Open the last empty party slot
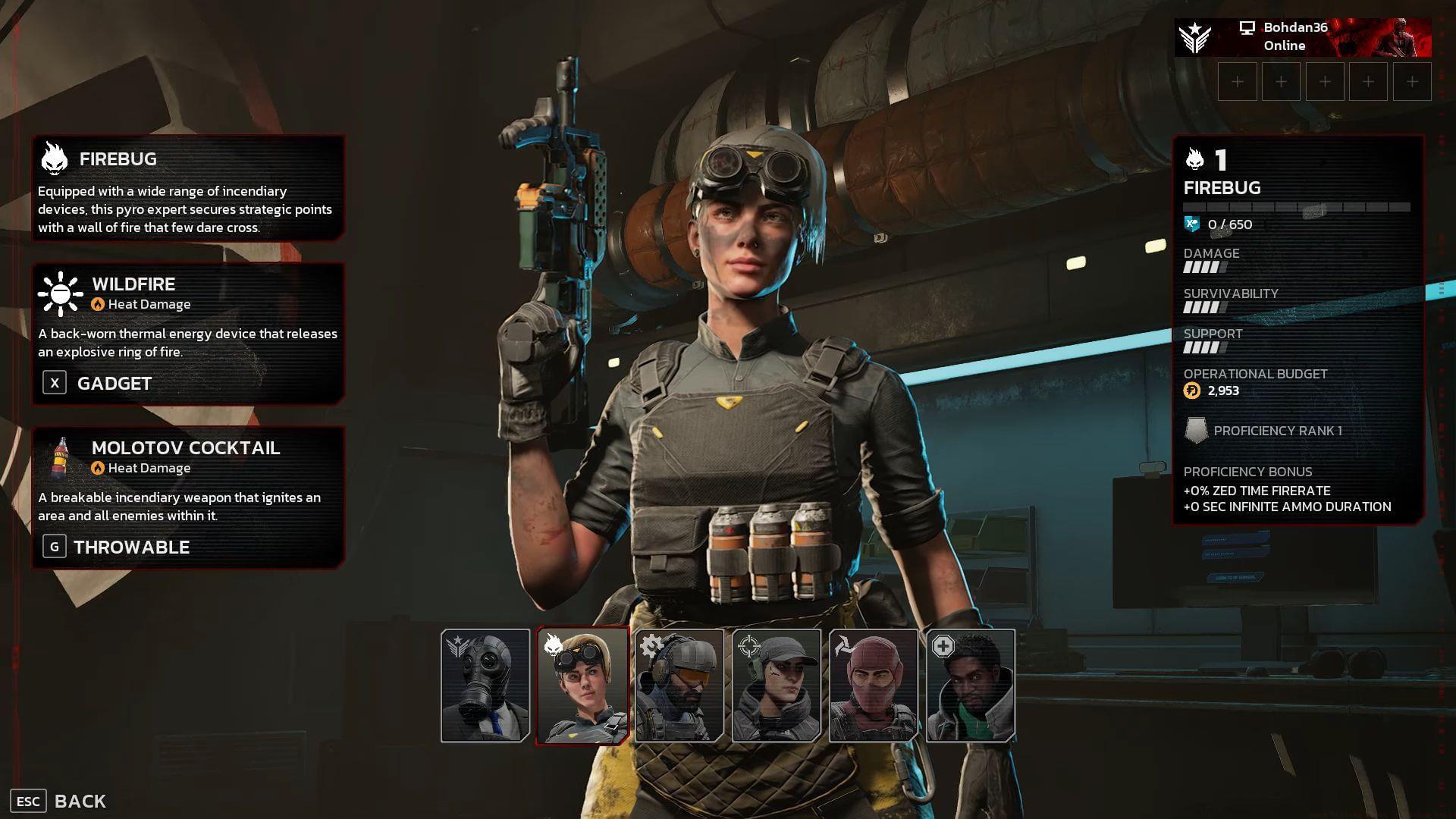Screen dimensions: 1456x819 coord(1410,81)
